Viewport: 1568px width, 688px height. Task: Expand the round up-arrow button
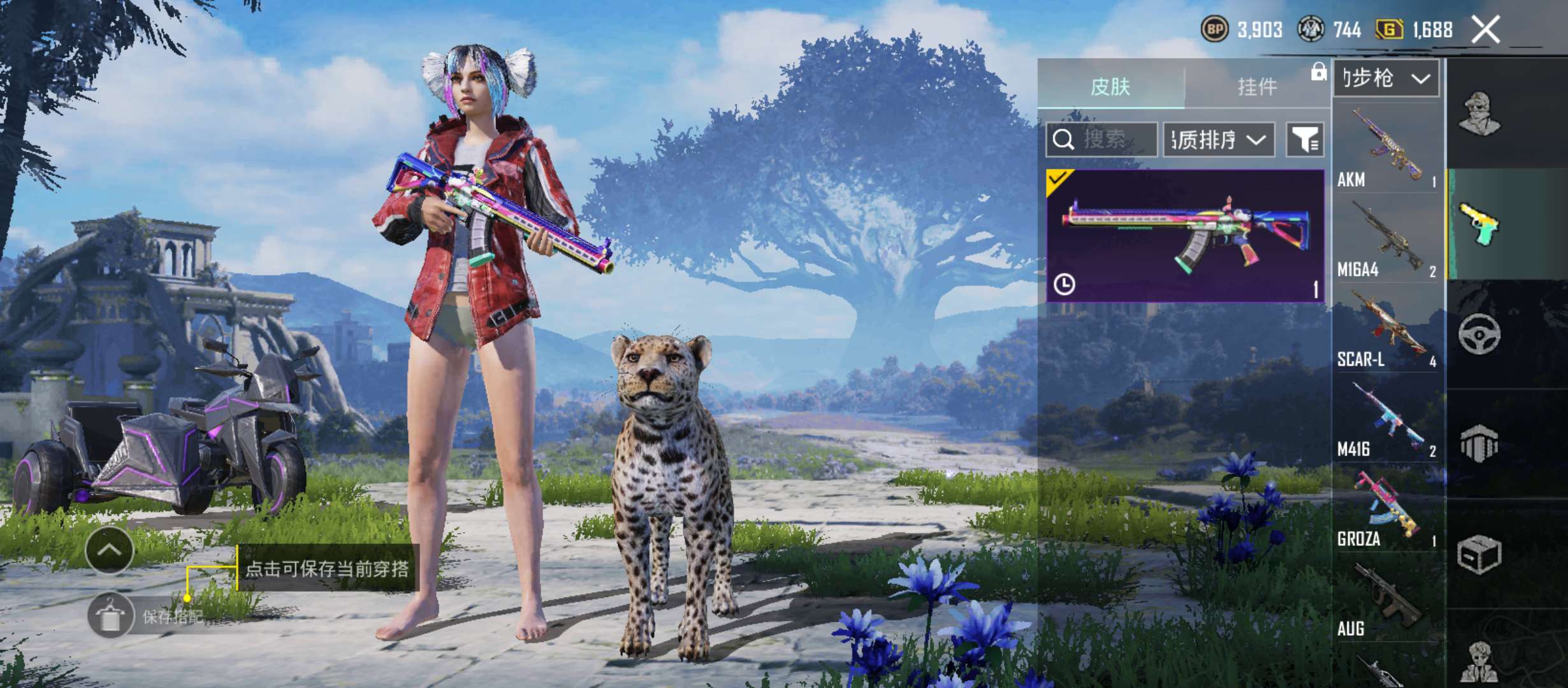pos(109,550)
